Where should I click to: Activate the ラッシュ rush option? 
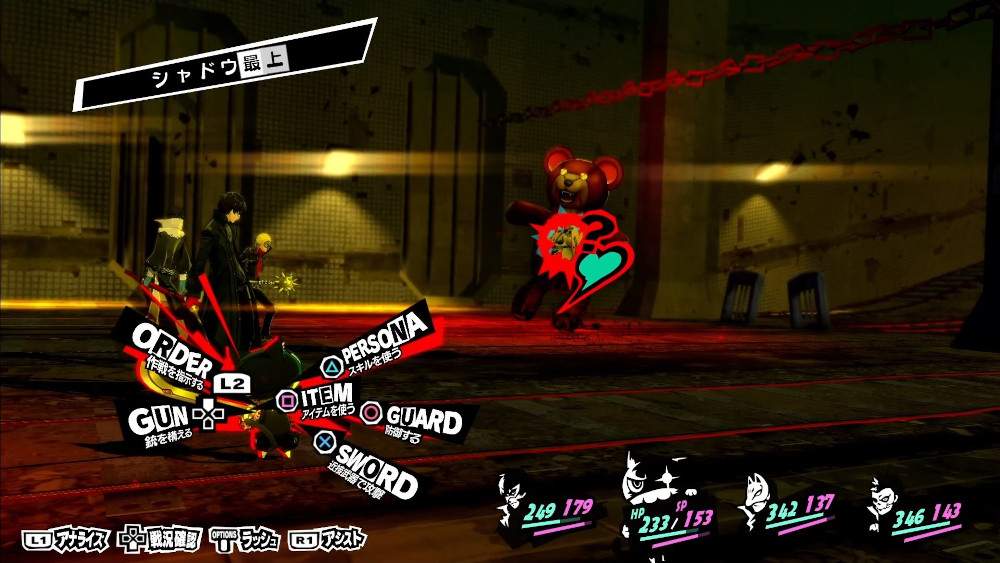(x=248, y=540)
